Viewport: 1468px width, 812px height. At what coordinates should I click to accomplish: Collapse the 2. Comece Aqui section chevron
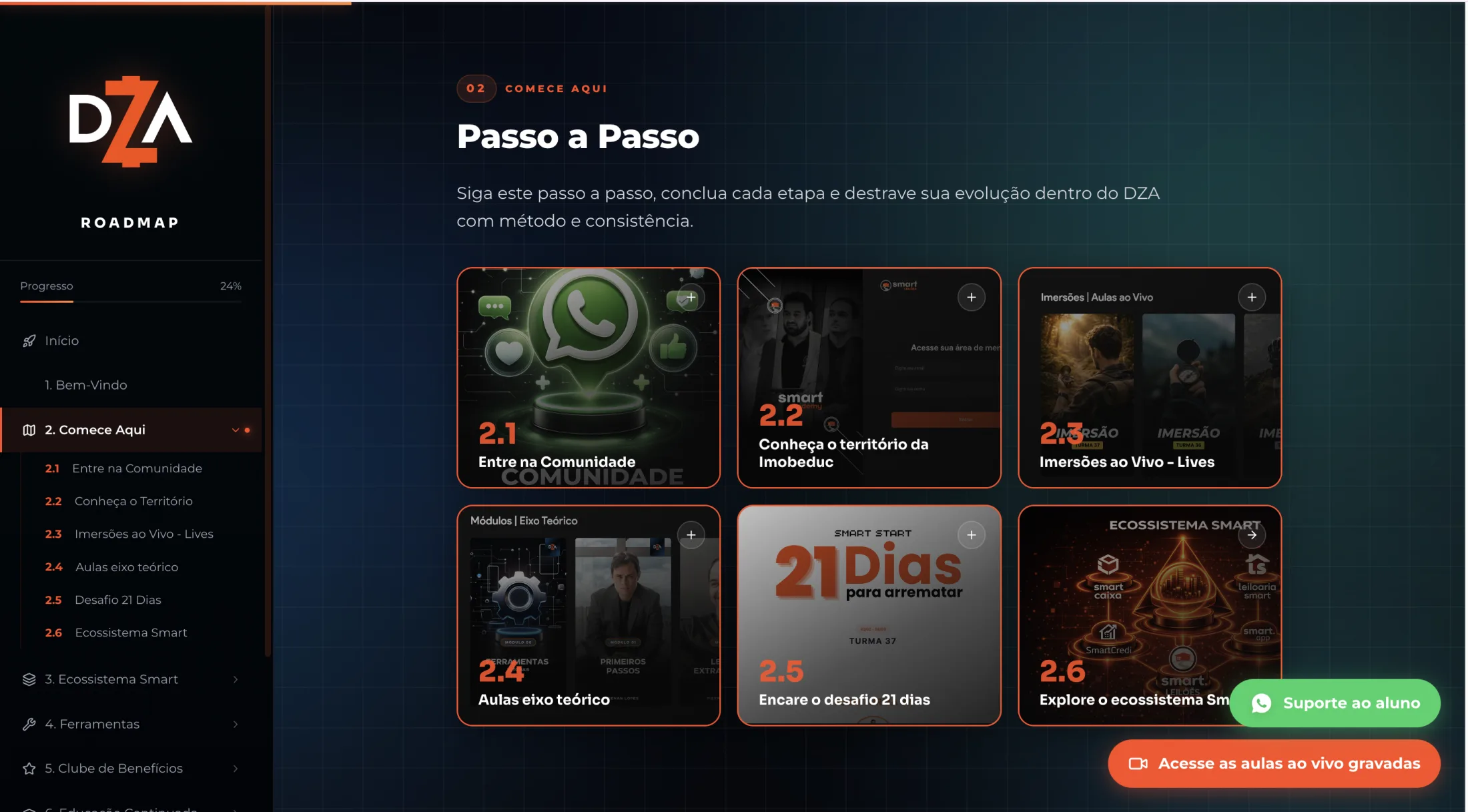pos(235,430)
